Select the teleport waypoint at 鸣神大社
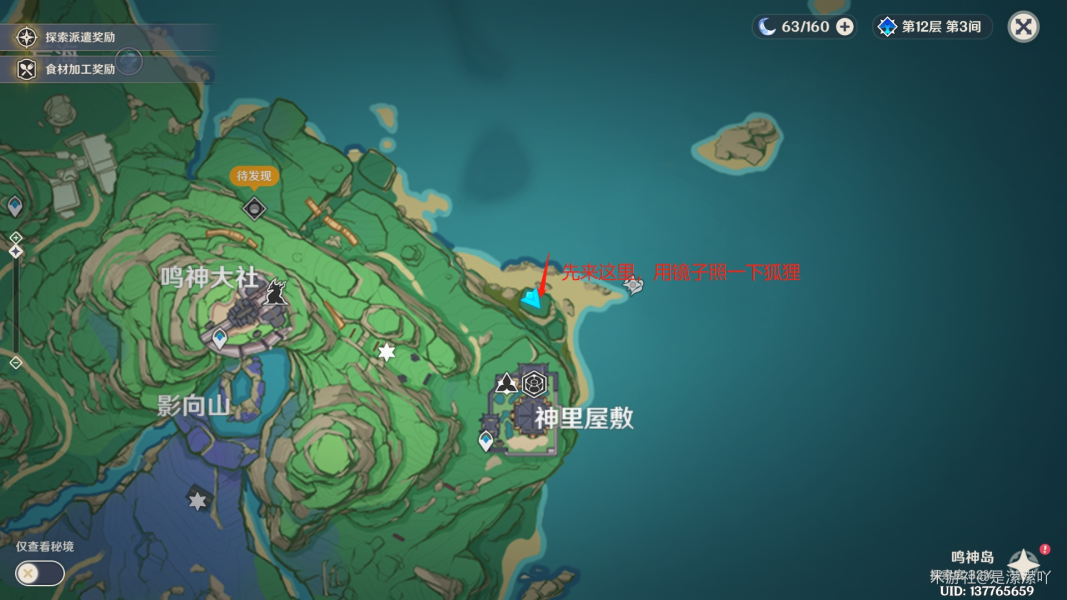This screenshot has width=1067, height=600. point(220,339)
